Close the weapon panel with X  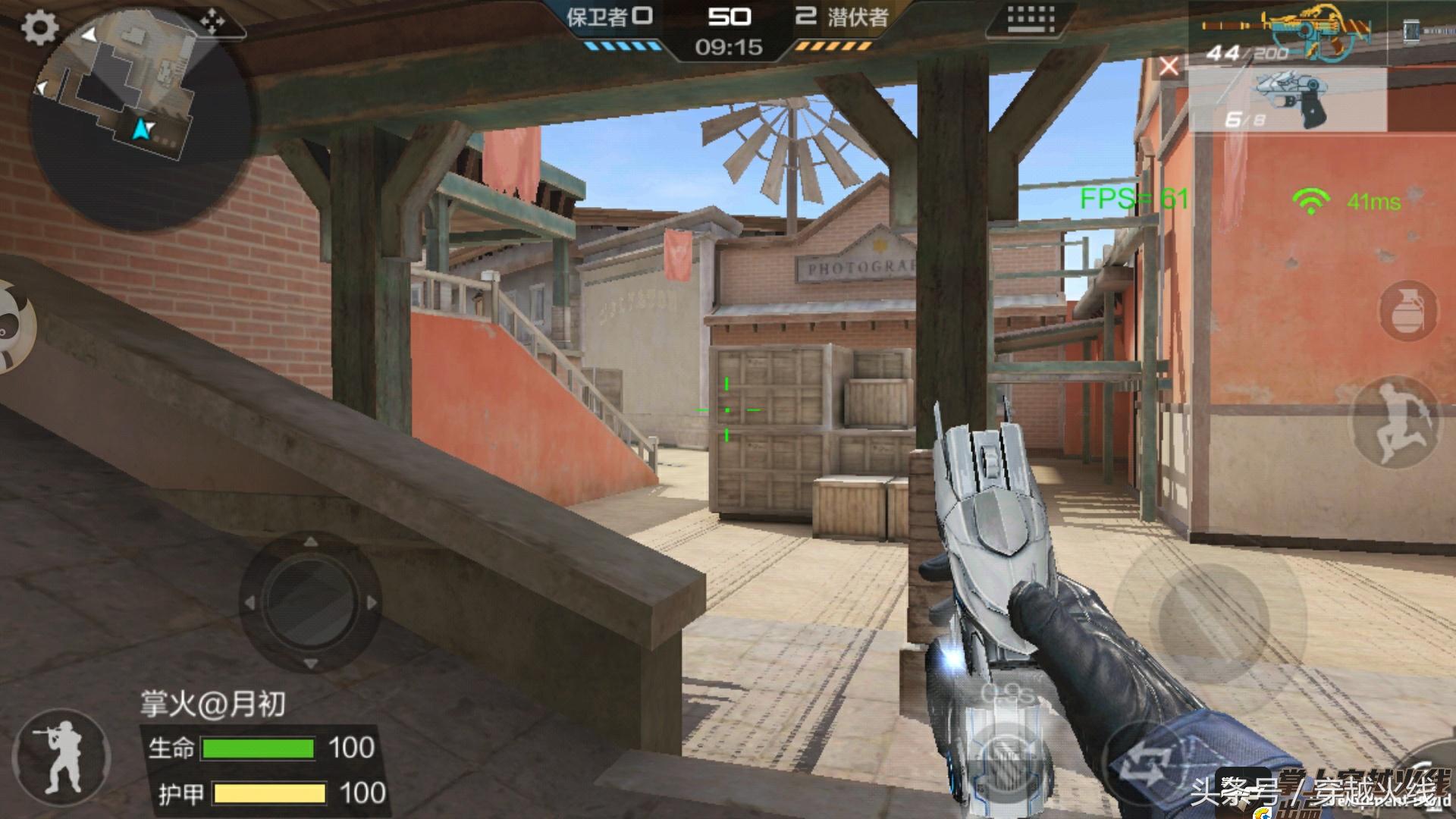point(1169,67)
